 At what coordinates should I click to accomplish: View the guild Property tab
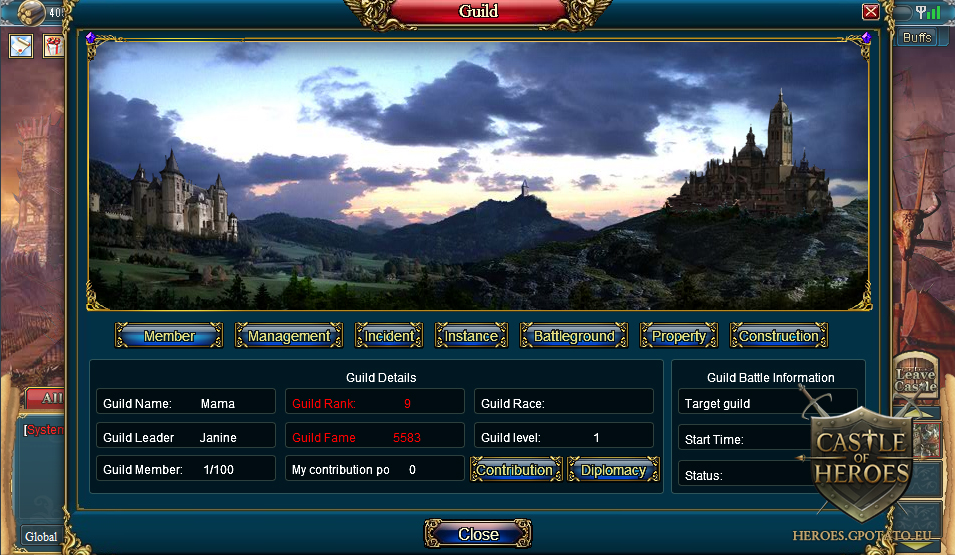point(679,336)
